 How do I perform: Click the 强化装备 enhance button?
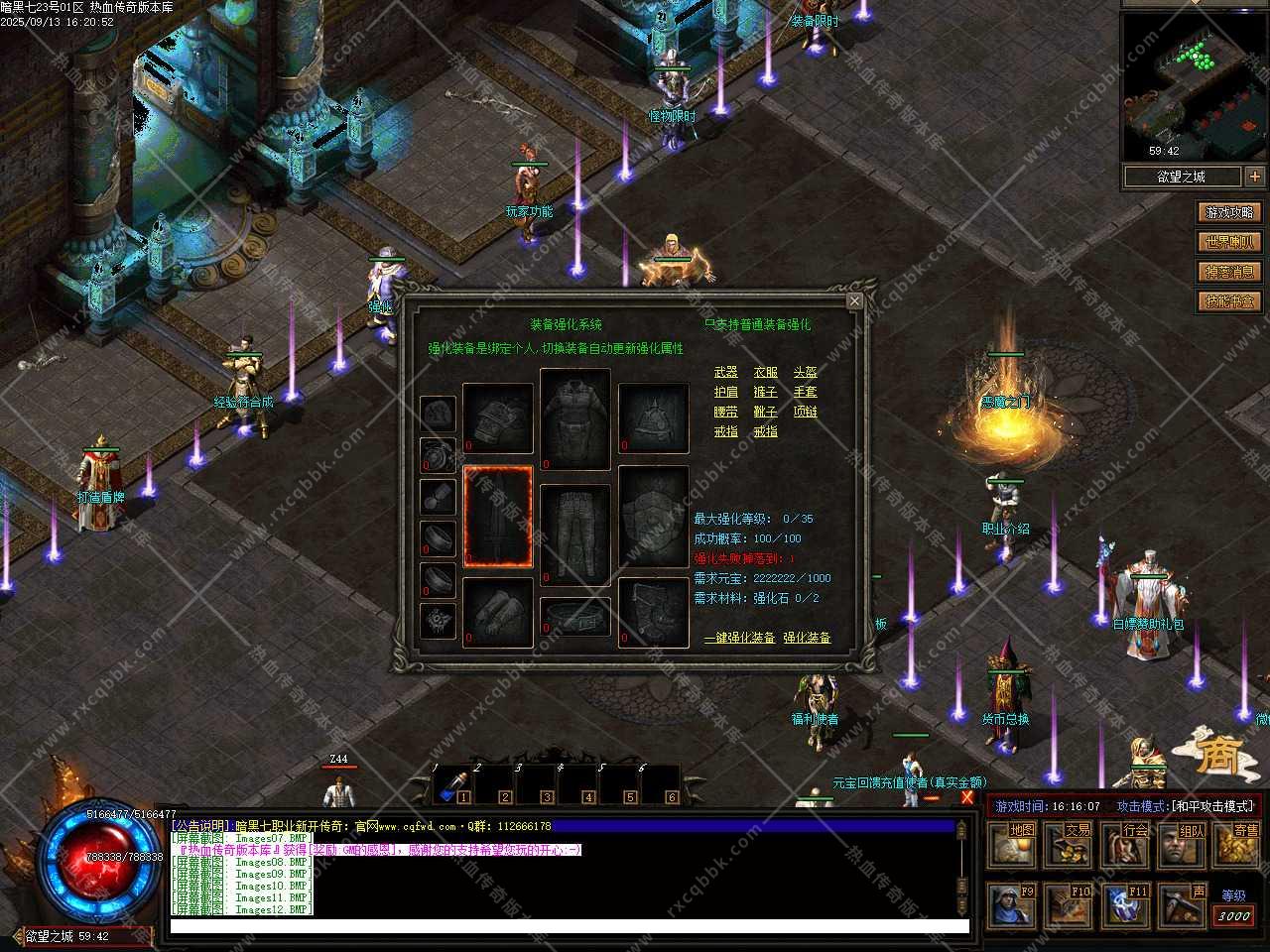(807, 638)
